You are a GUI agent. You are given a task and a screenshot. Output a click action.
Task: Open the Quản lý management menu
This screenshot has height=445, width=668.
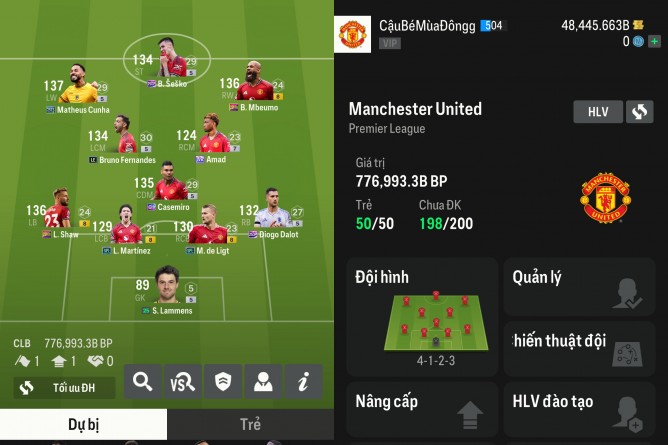580,286
